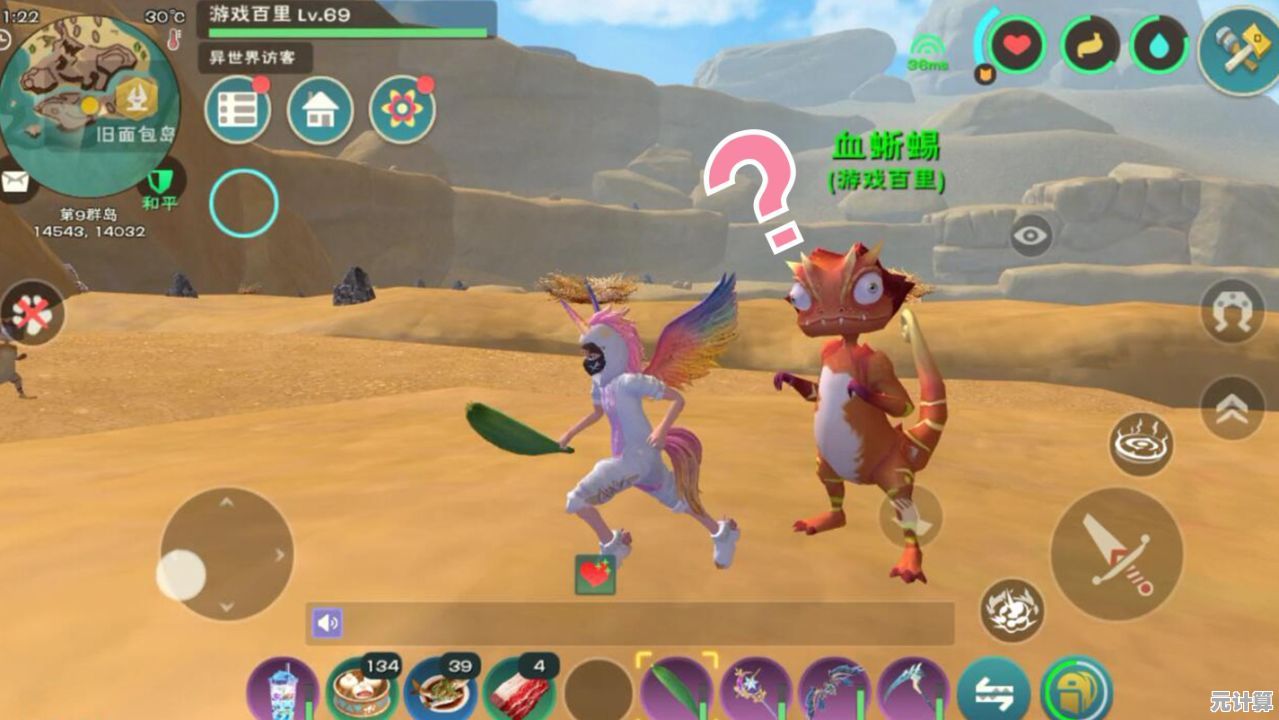Open the colorful flower event icon
The height and width of the screenshot is (720, 1279).
pos(402,110)
